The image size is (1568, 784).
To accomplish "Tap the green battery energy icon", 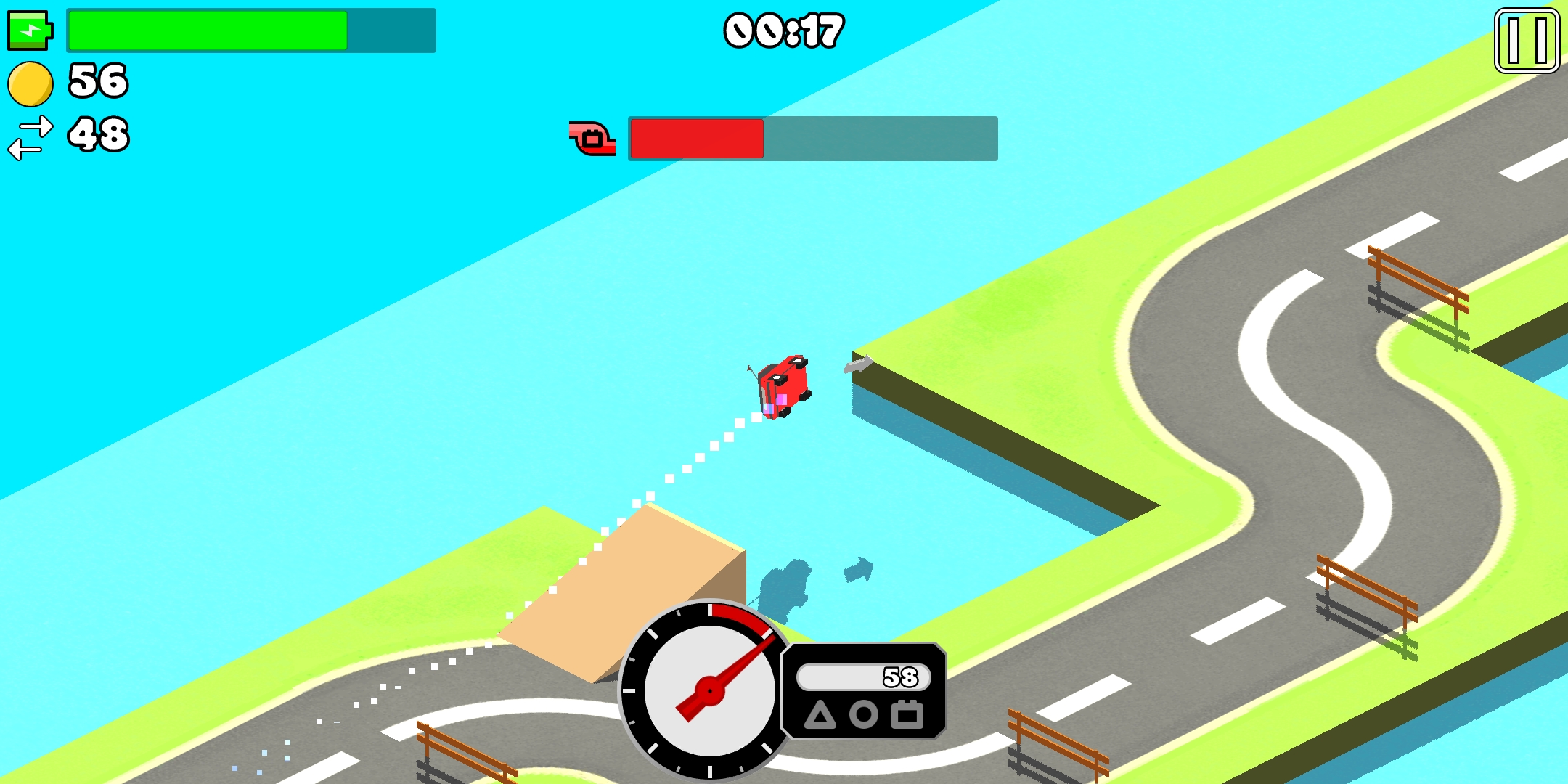I will (x=30, y=30).
